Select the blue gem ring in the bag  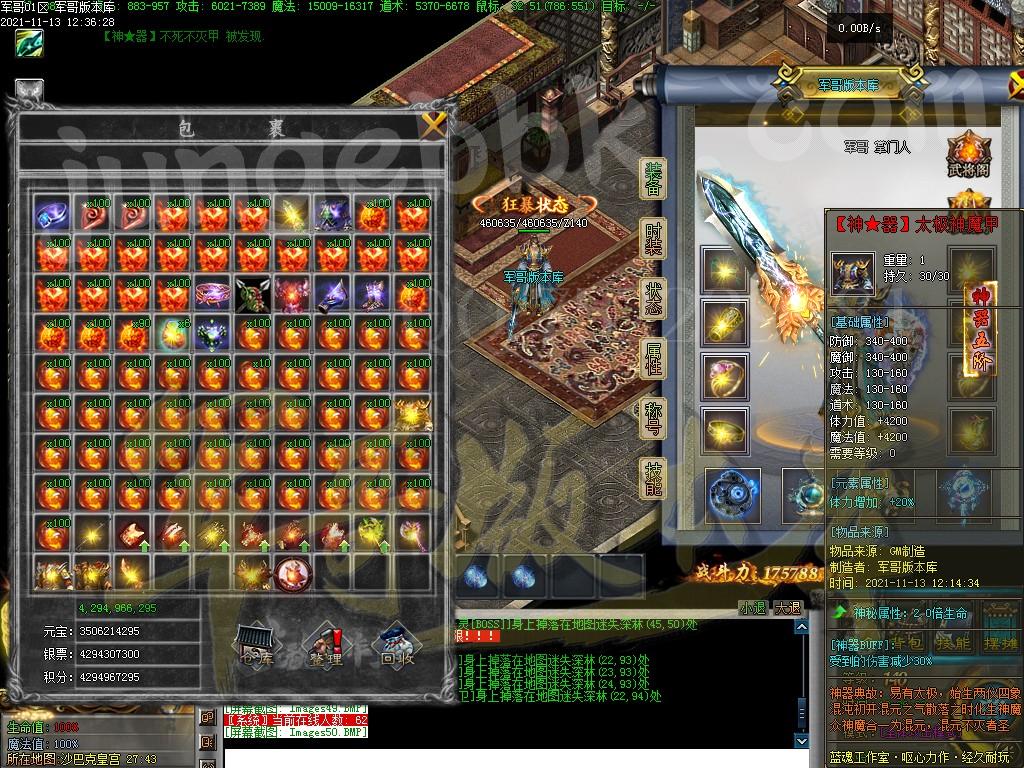point(52,213)
